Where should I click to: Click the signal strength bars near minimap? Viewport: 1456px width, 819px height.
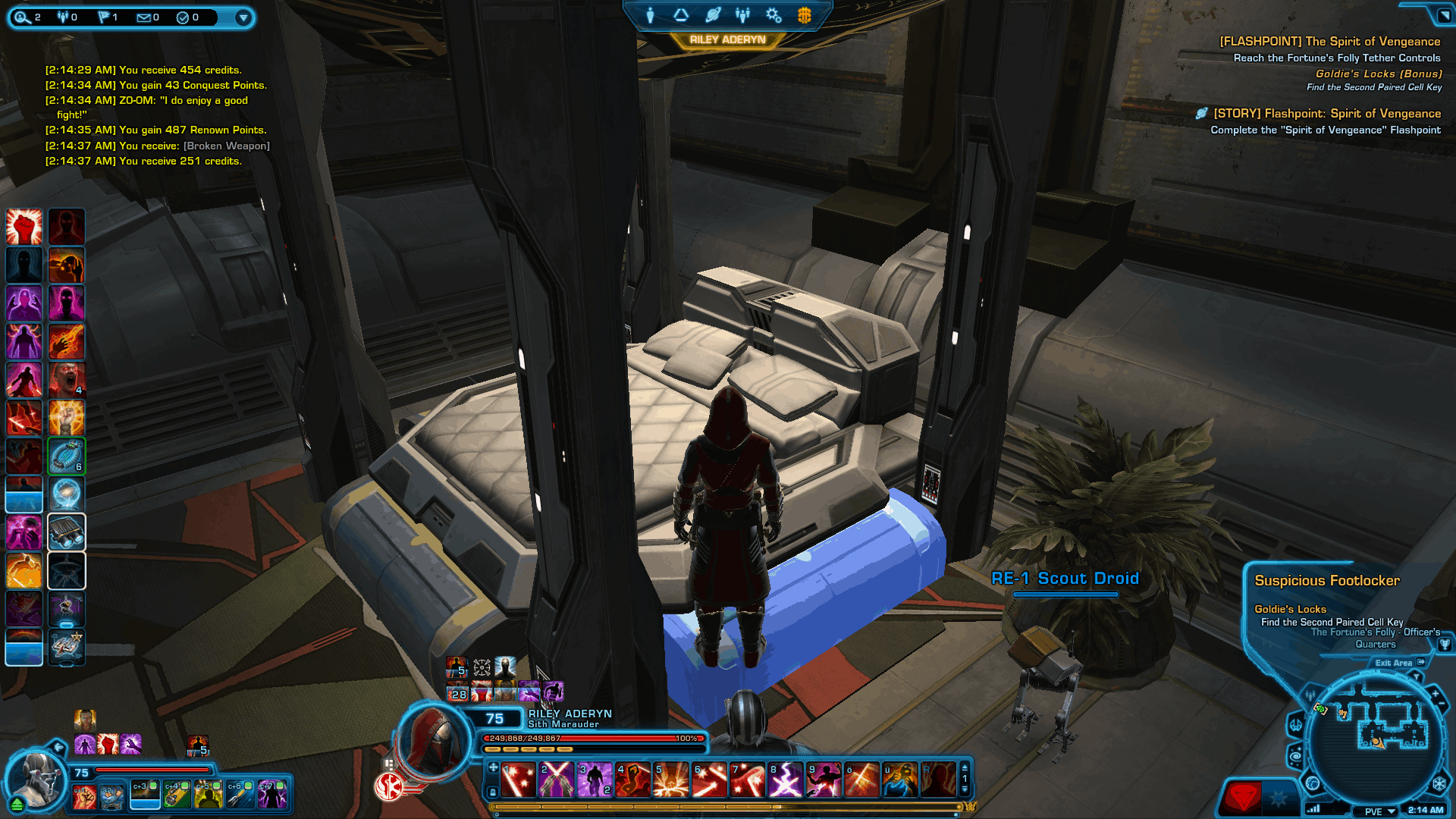[x=1313, y=811]
